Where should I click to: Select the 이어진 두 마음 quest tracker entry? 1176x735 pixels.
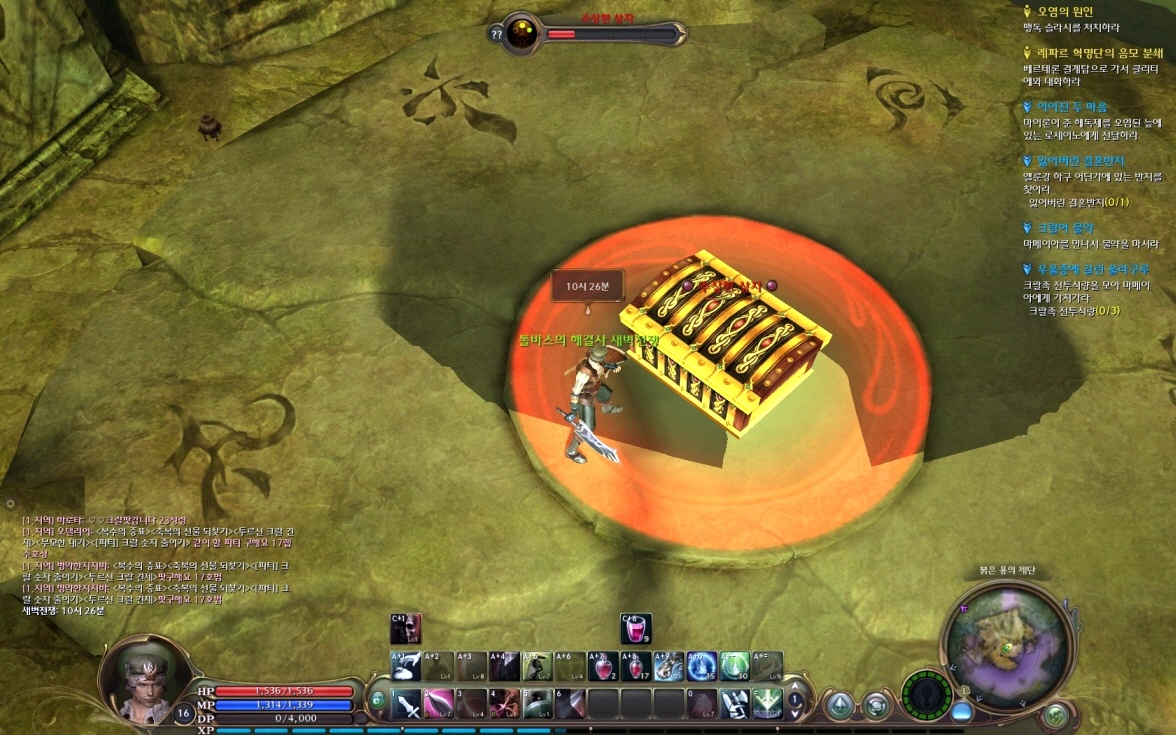coord(1071,106)
